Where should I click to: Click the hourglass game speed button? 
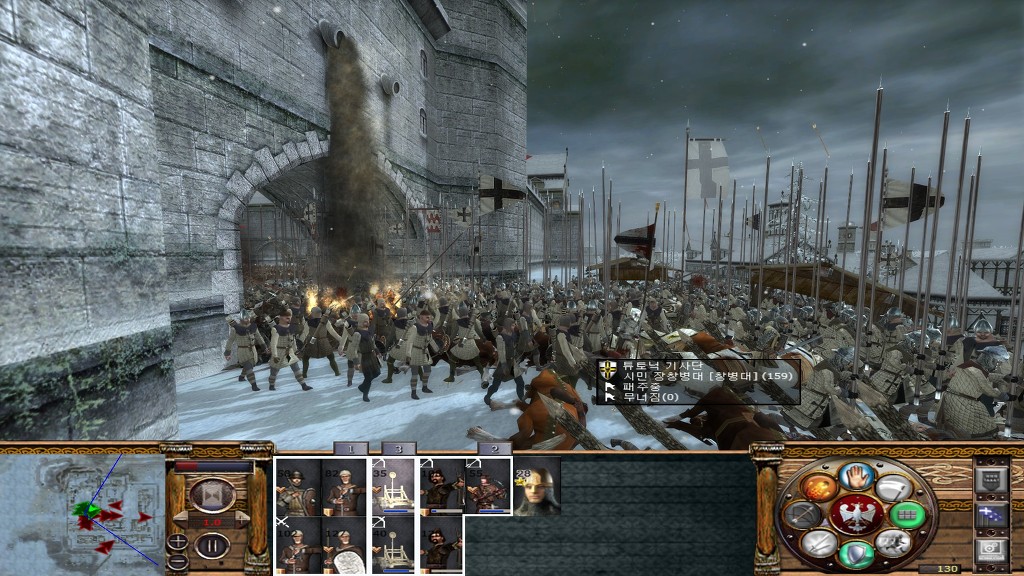tap(212, 494)
